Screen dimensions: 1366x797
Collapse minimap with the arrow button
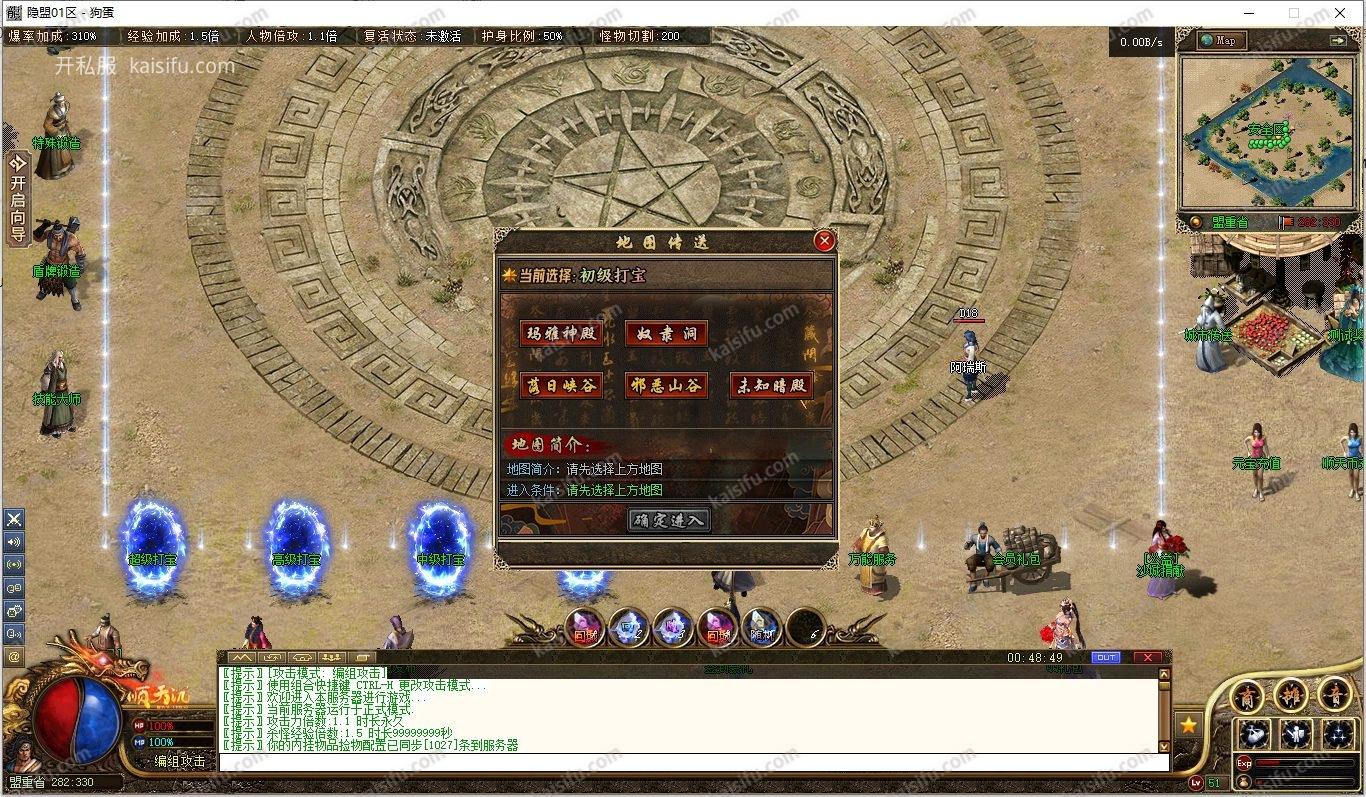pyautogui.click(x=1338, y=40)
